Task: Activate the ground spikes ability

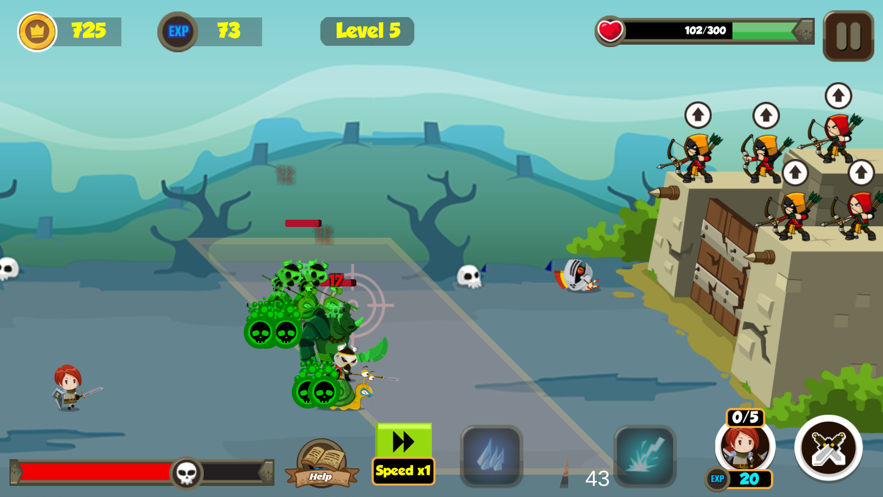Action: coord(491,456)
